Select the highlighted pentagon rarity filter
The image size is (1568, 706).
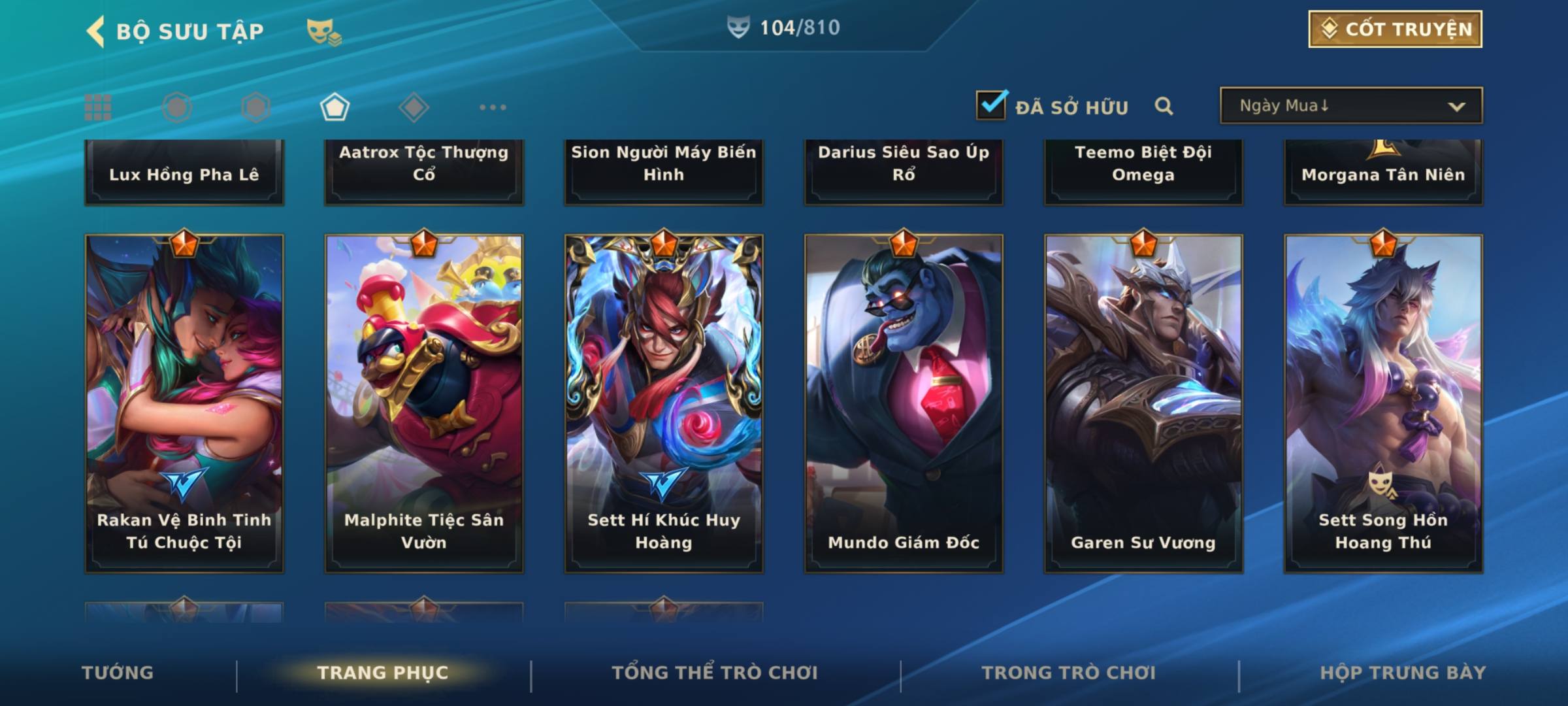[x=335, y=107]
